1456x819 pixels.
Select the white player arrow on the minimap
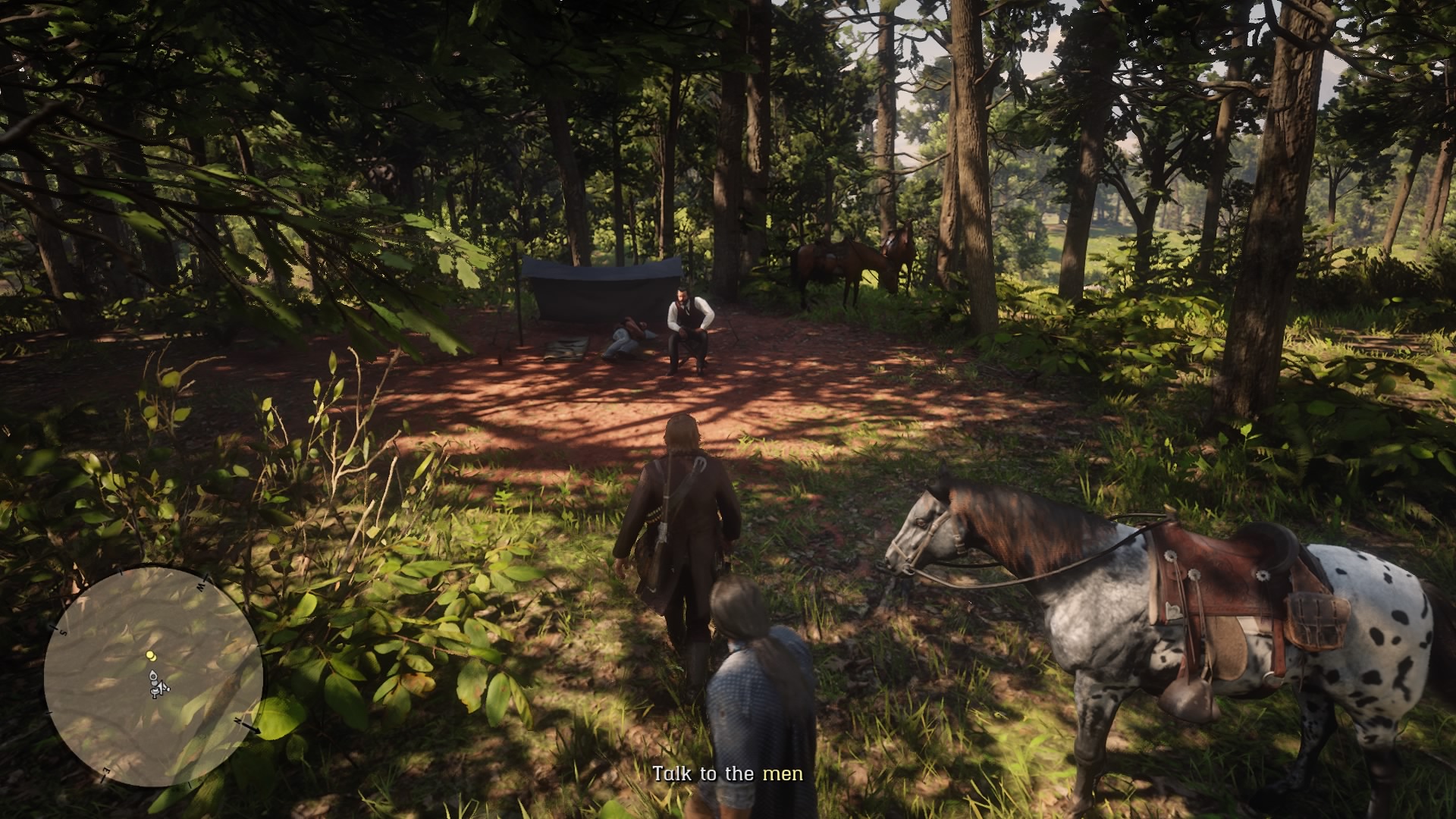tap(162, 686)
